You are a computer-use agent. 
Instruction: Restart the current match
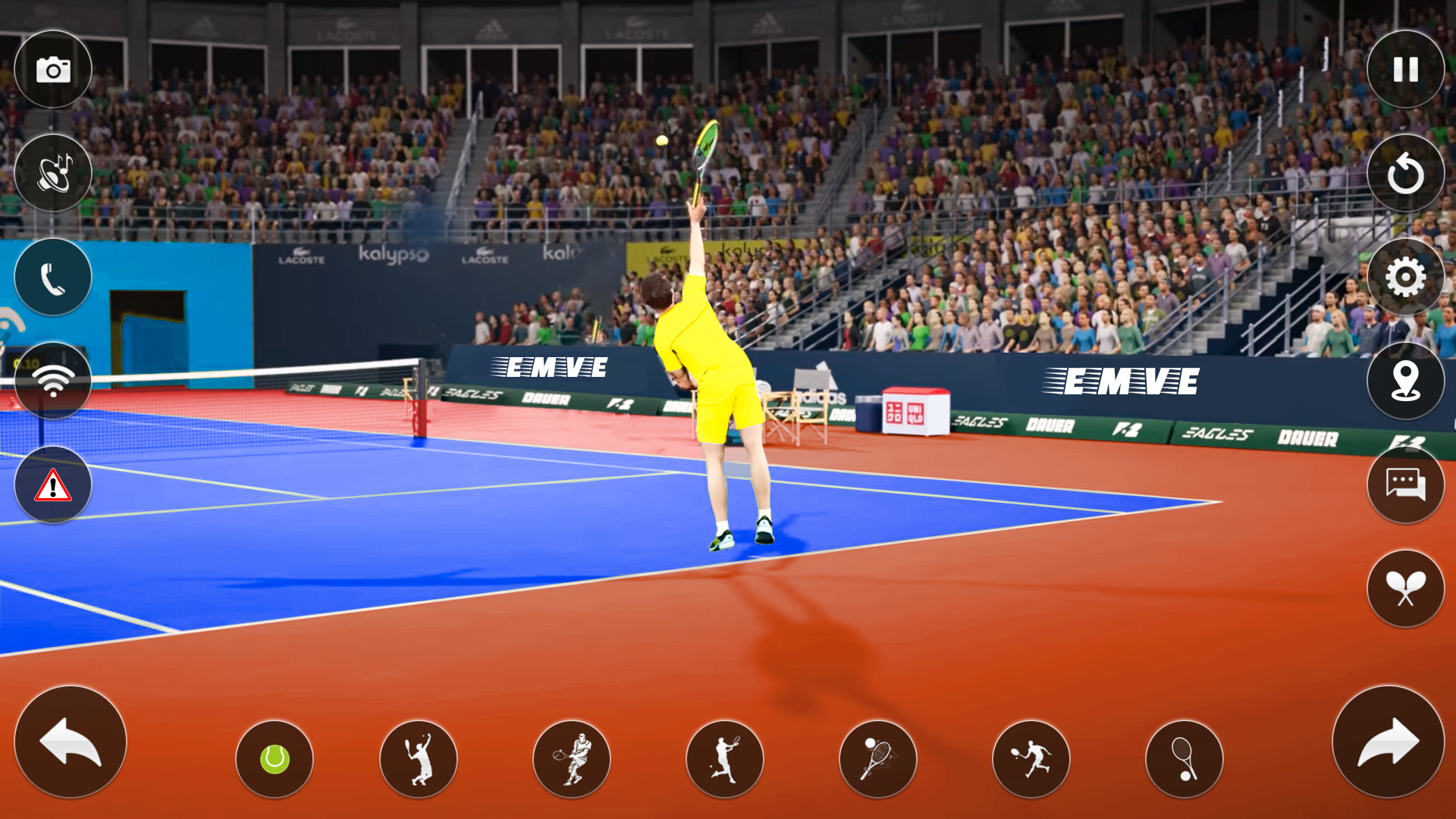[x=1405, y=173]
